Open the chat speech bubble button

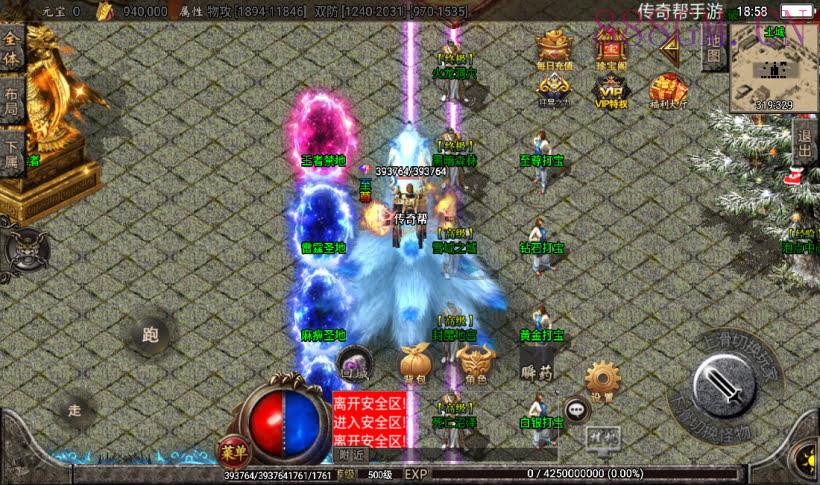click(576, 408)
